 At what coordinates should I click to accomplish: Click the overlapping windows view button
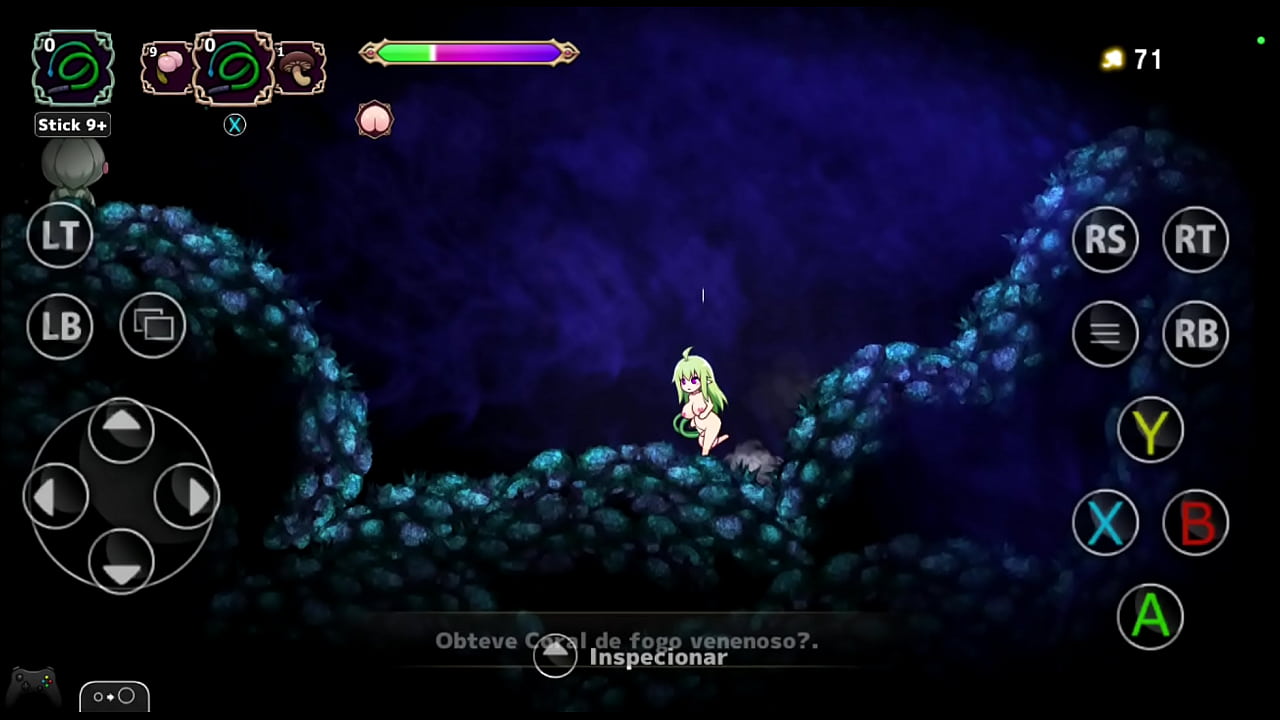click(x=153, y=325)
